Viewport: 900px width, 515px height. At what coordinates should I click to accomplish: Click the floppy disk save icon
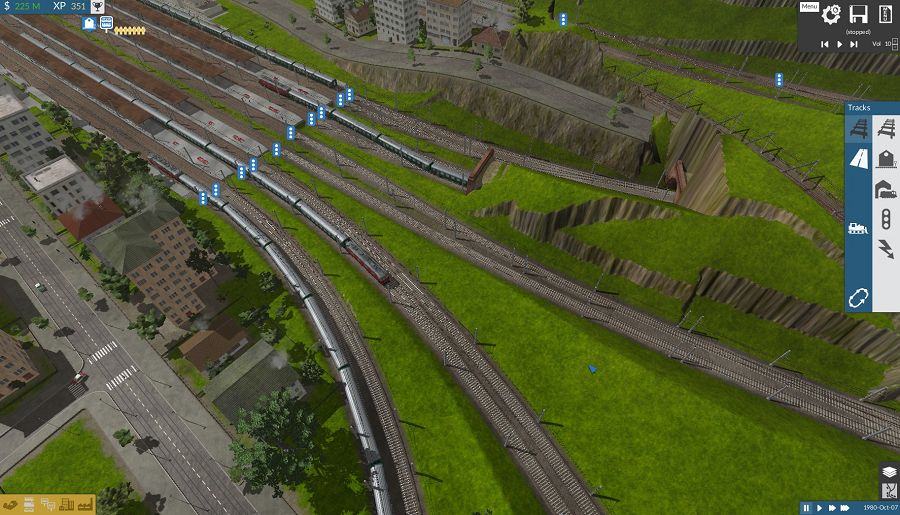(x=858, y=14)
